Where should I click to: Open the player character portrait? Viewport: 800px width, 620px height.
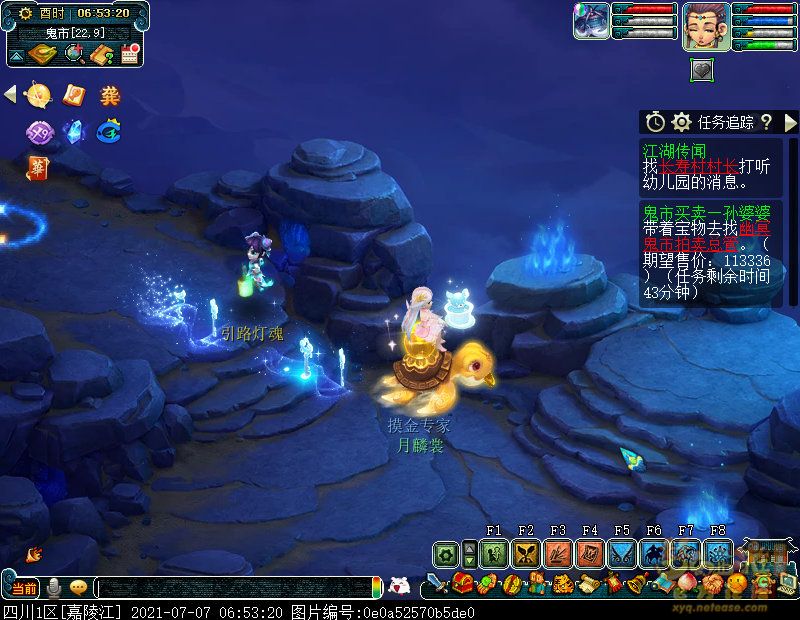[706, 26]
